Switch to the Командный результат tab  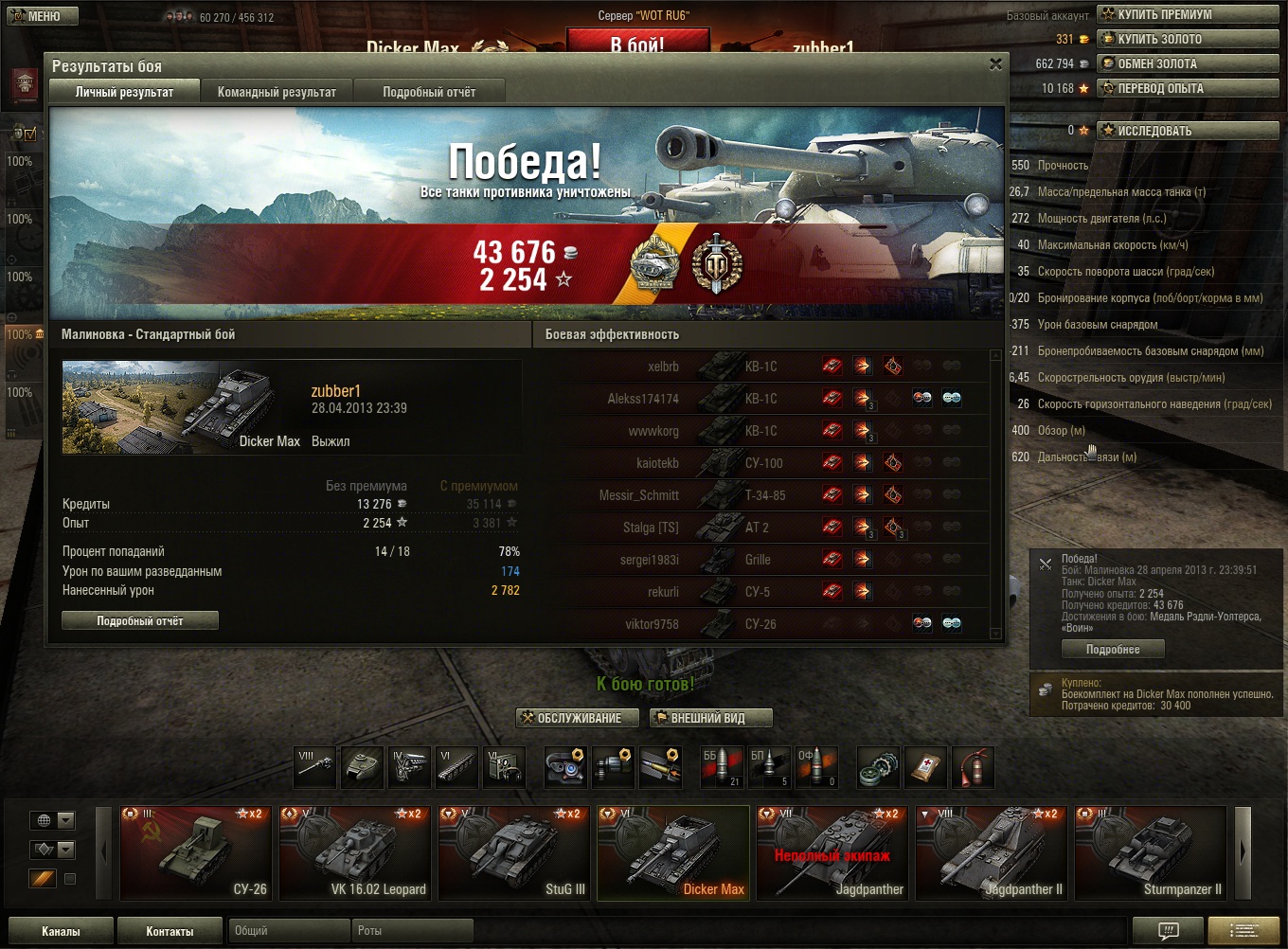point(277,92)
